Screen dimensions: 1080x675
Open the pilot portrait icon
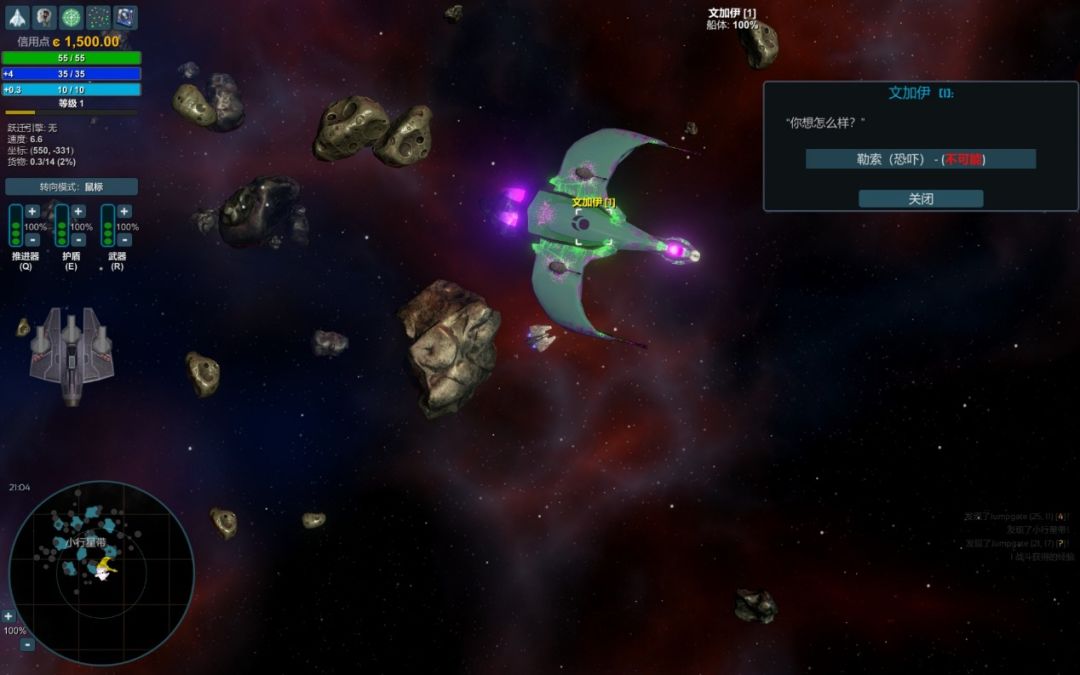44,17
